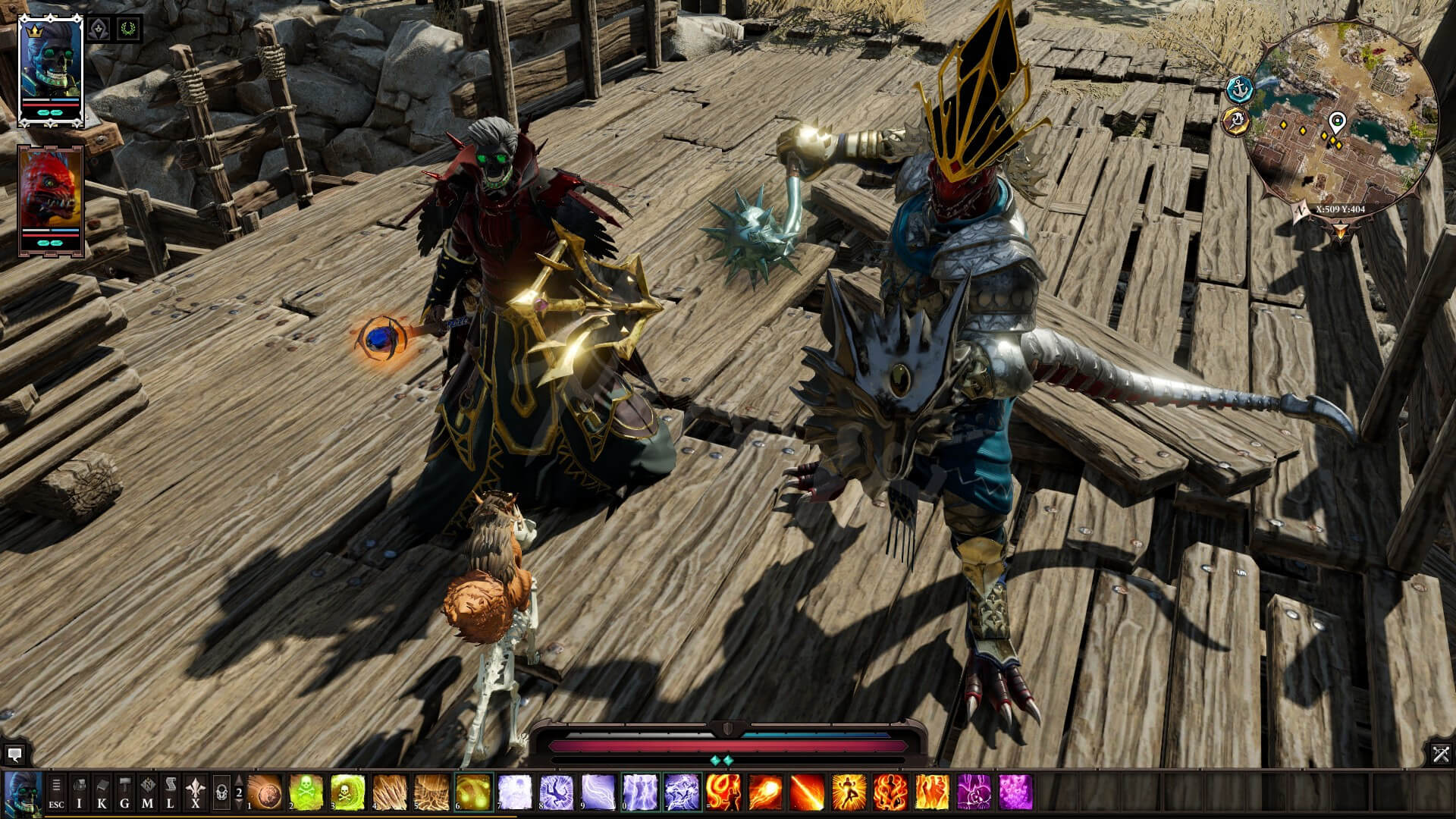Expand the orange arrow beneath the minimap
Screen dimensions: 1456x819
(1340, 227)
